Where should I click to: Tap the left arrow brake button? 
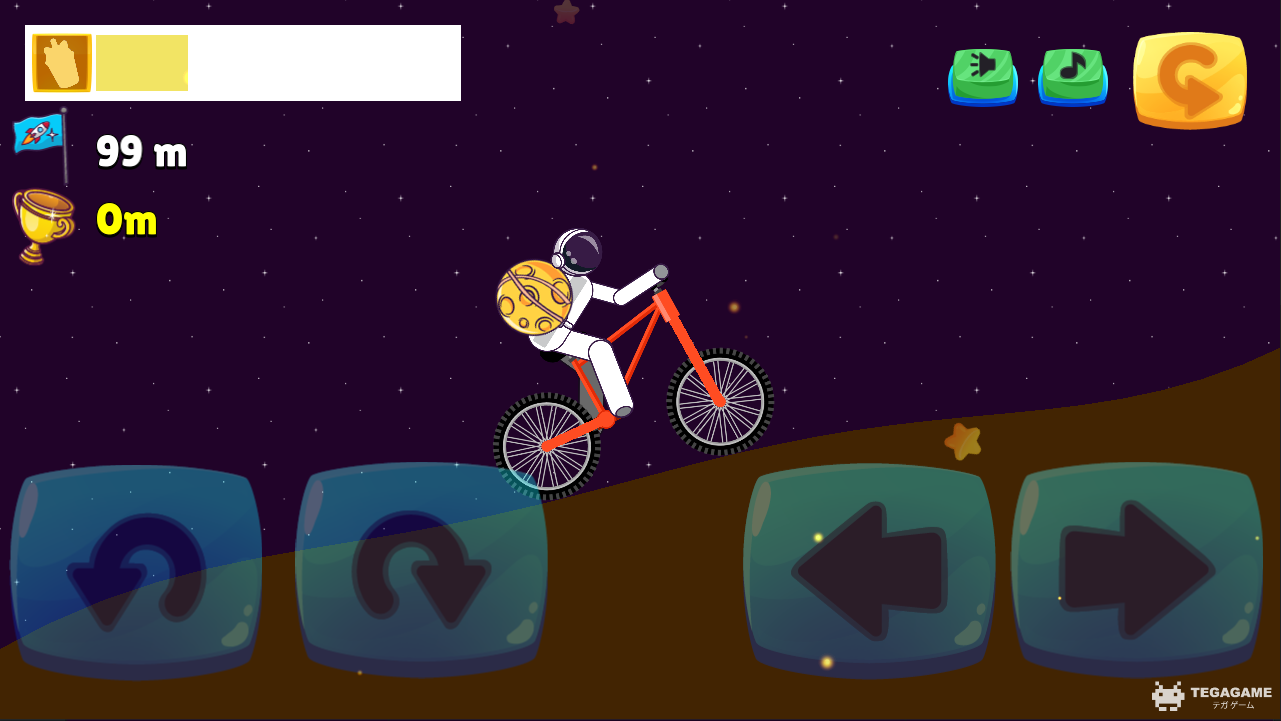click(x=867, y=570)
